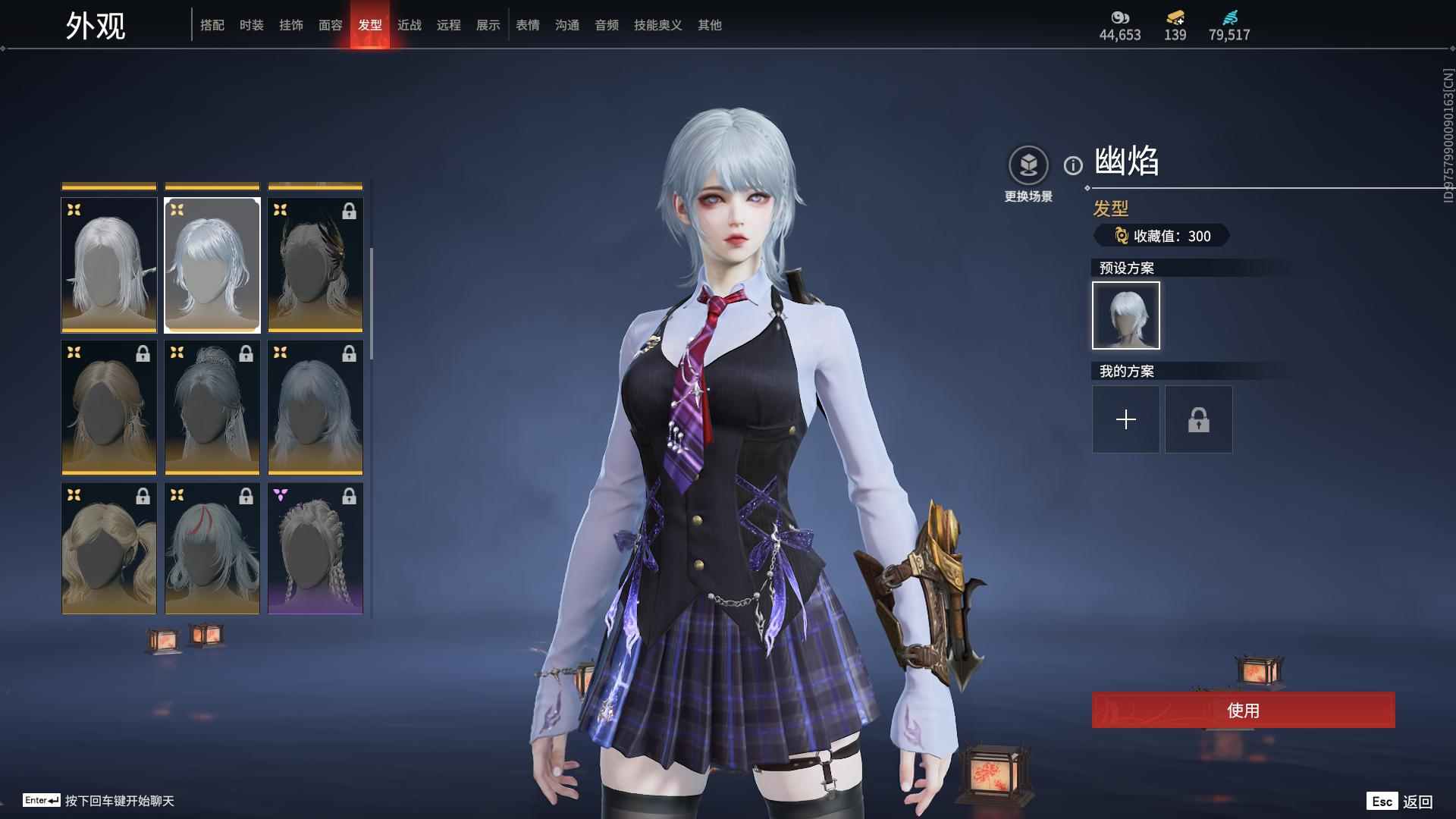The image size is (1456, 819).
Task: Click the lock icon on the 我的方案 locked slot
Action: 1198,419
